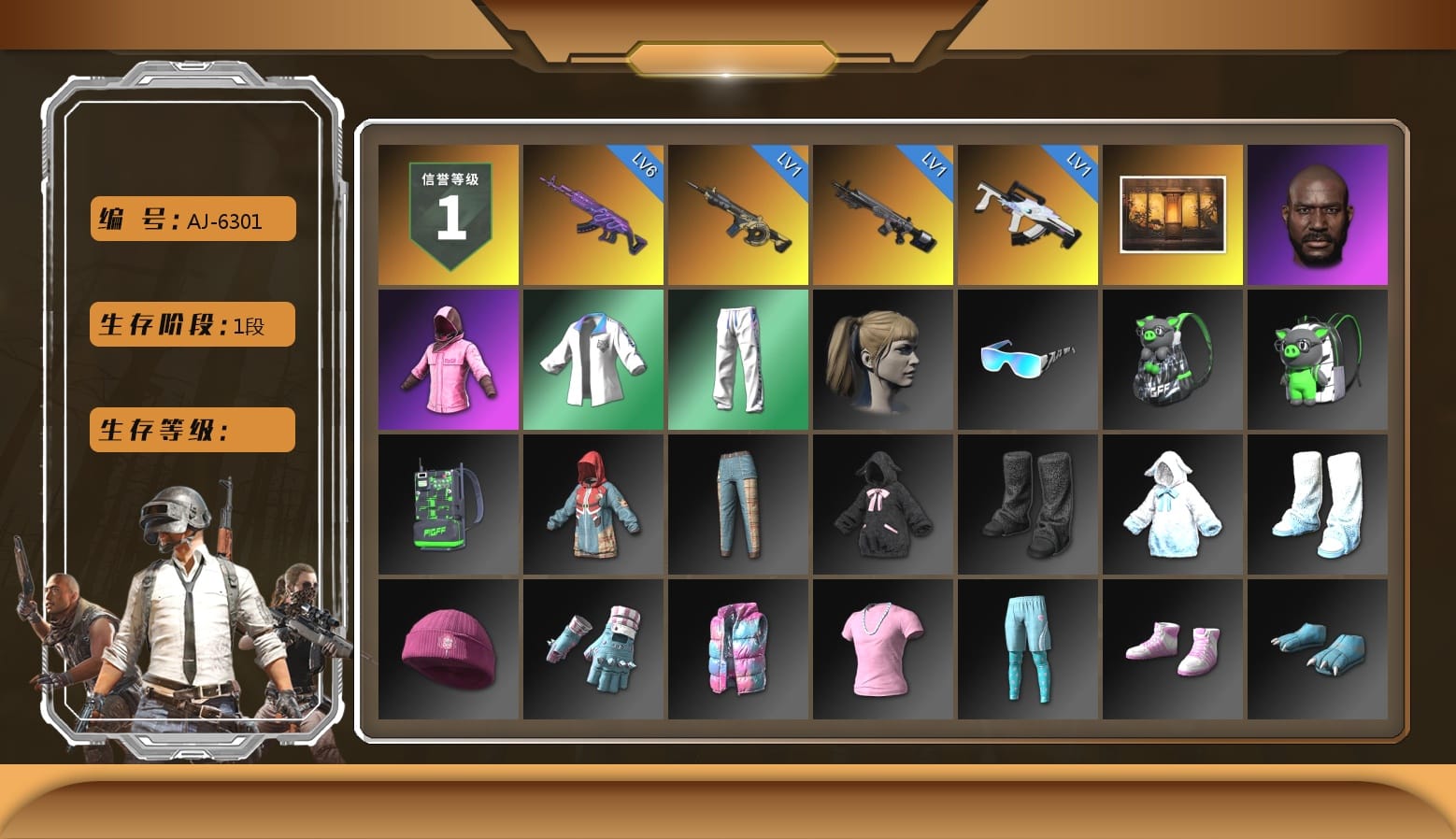Open the white pig plush backpack

(1318, 359)
